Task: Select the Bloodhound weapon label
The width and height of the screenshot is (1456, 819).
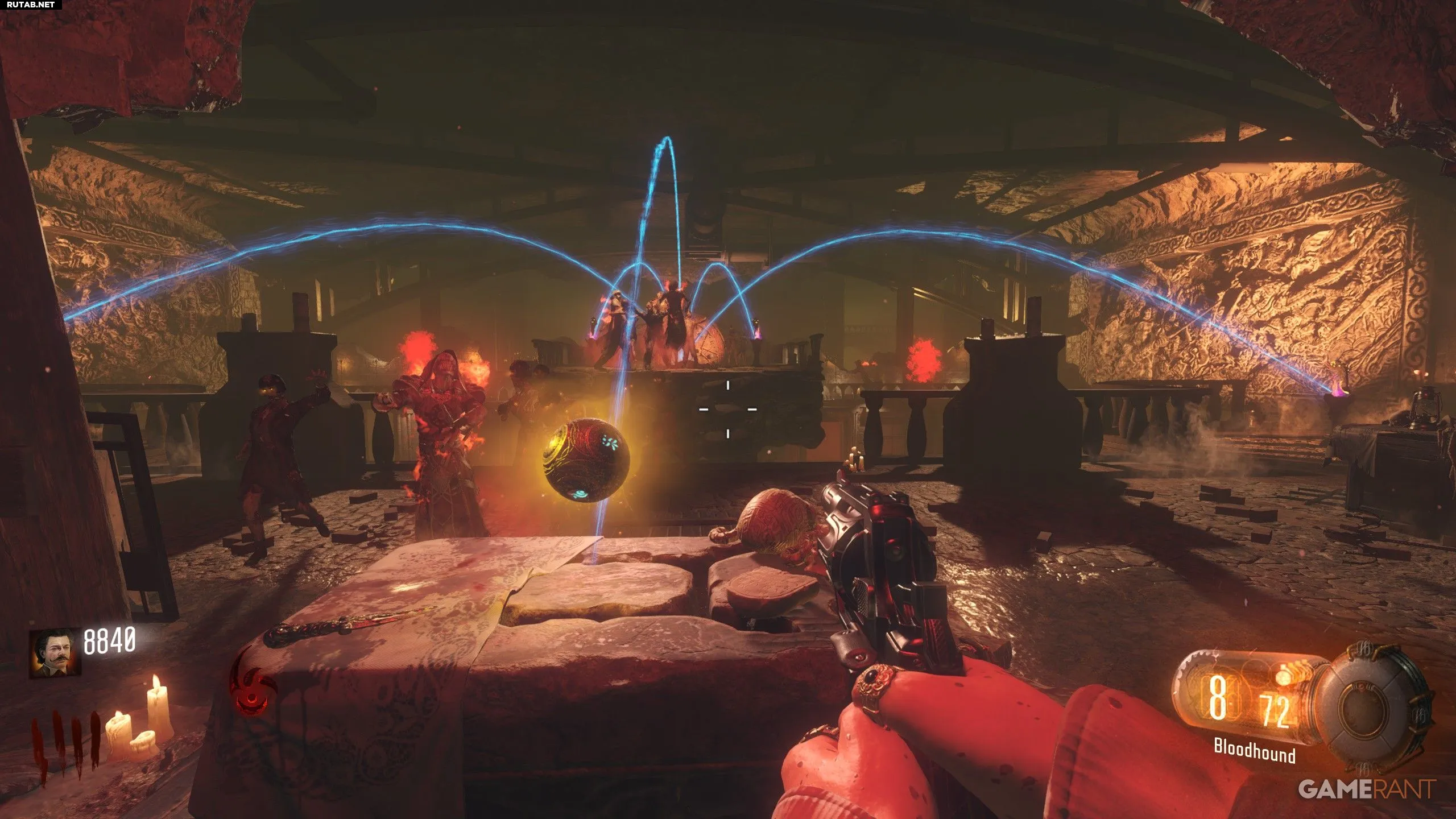Action: click(x=1254, y=751)
